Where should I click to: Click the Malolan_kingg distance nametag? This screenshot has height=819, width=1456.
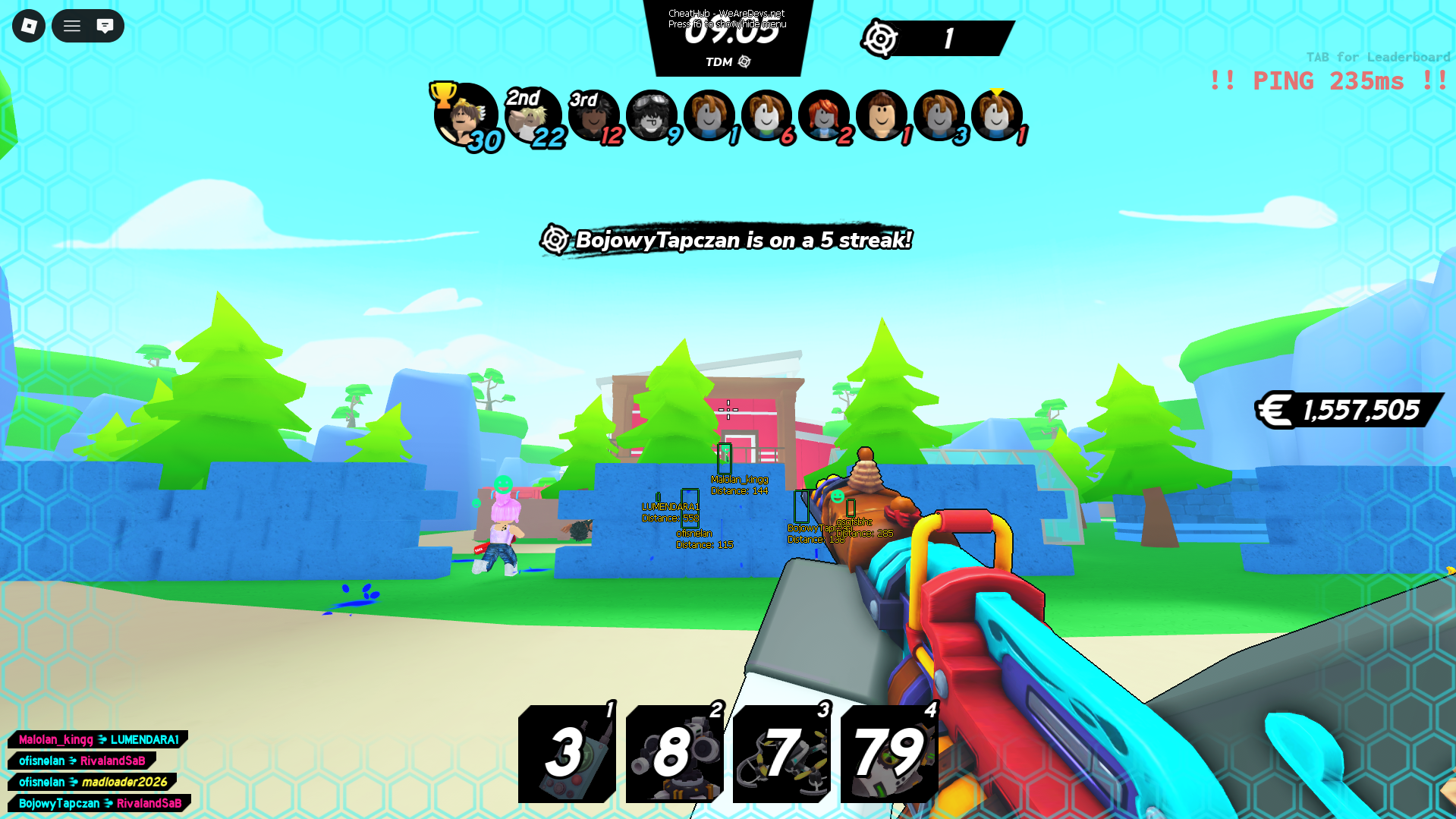click(x=738, y=484)
